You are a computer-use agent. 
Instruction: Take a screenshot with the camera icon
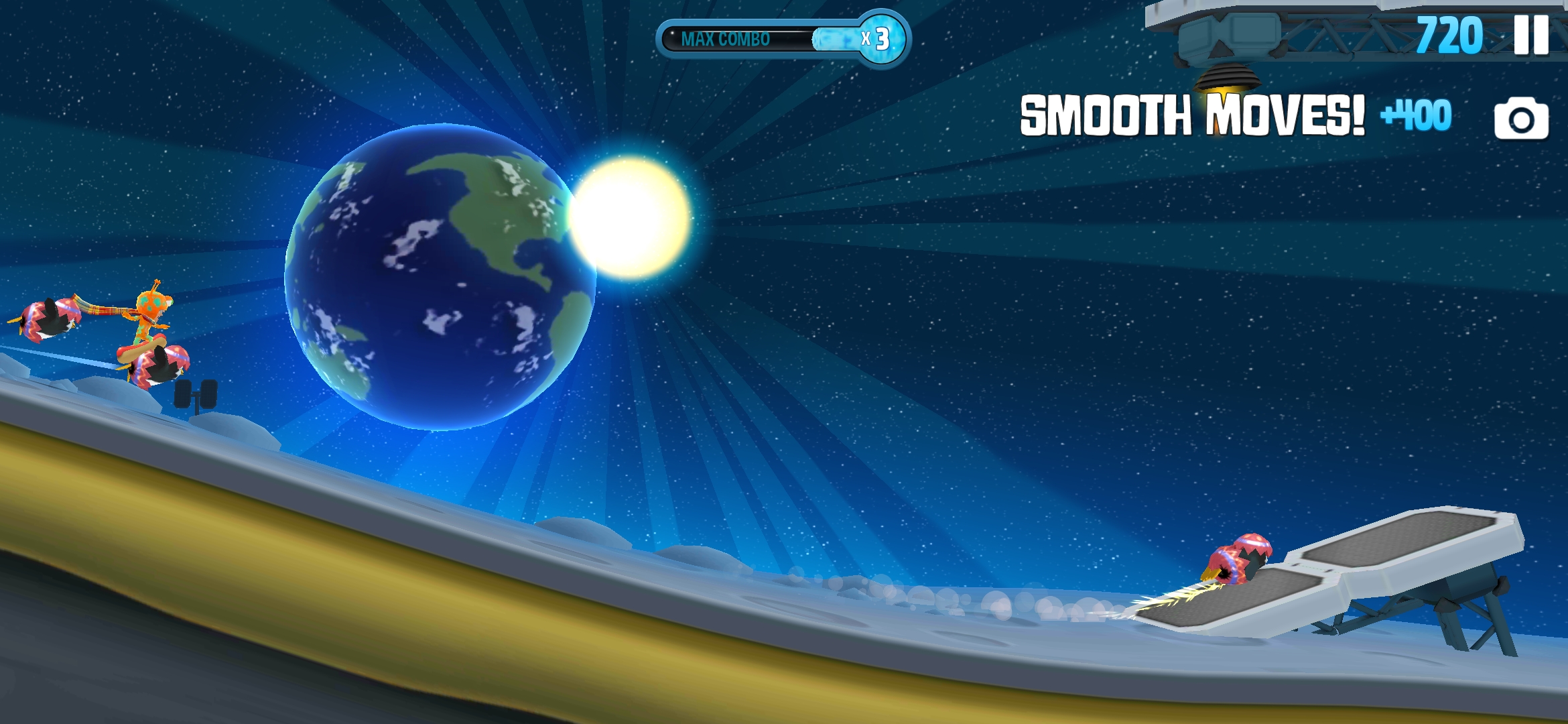click(x=1520, y=119)
